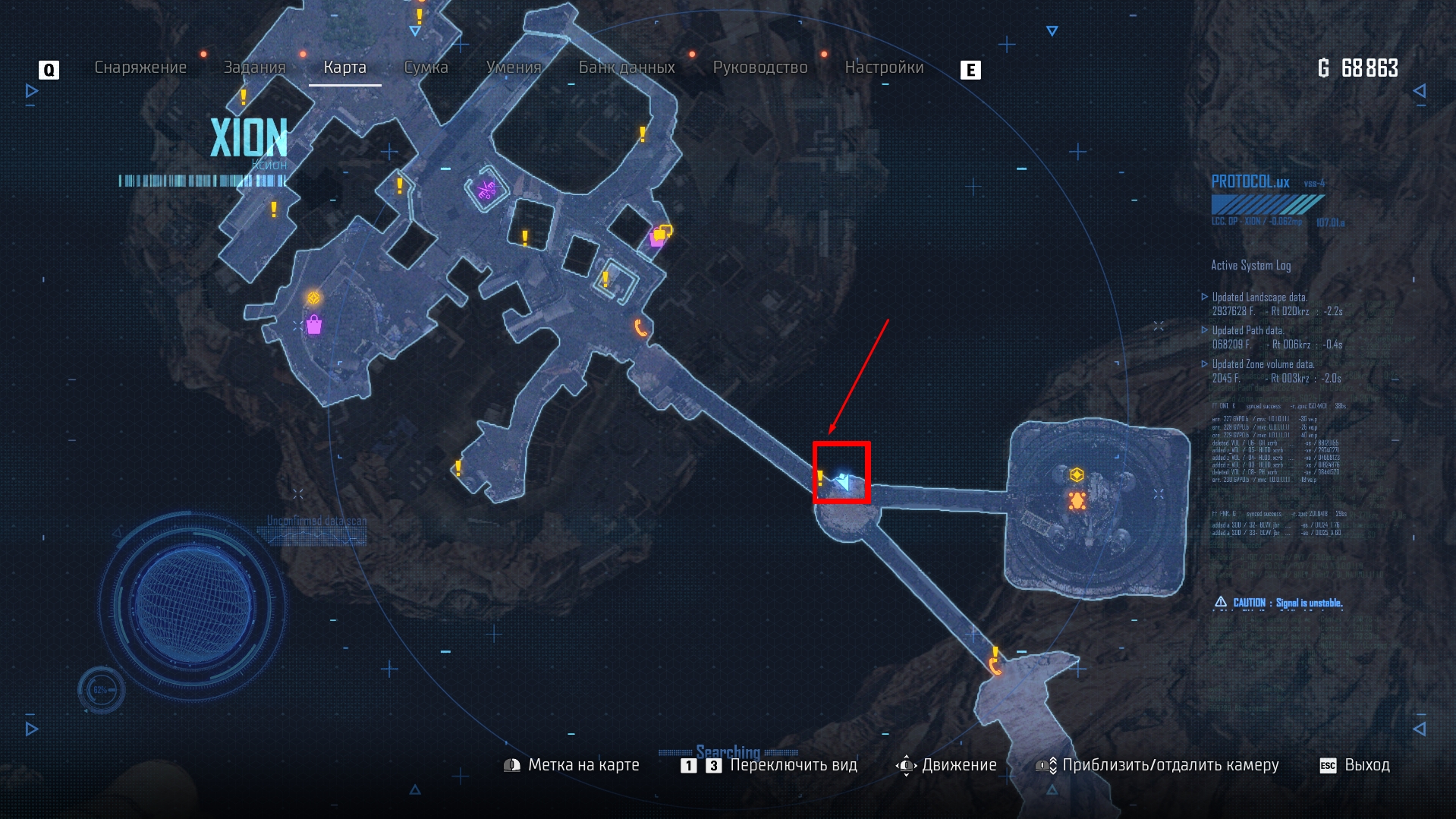The image size is (1456, 819).
Task: Open the Руководство tab
Action: click(759, 68)
